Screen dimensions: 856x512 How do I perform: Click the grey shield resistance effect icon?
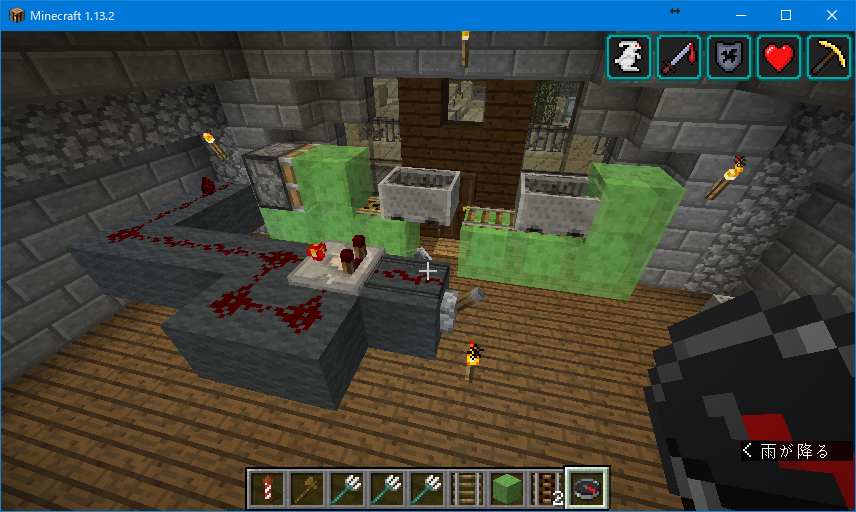pyautogui.click(x=729, y=57)
